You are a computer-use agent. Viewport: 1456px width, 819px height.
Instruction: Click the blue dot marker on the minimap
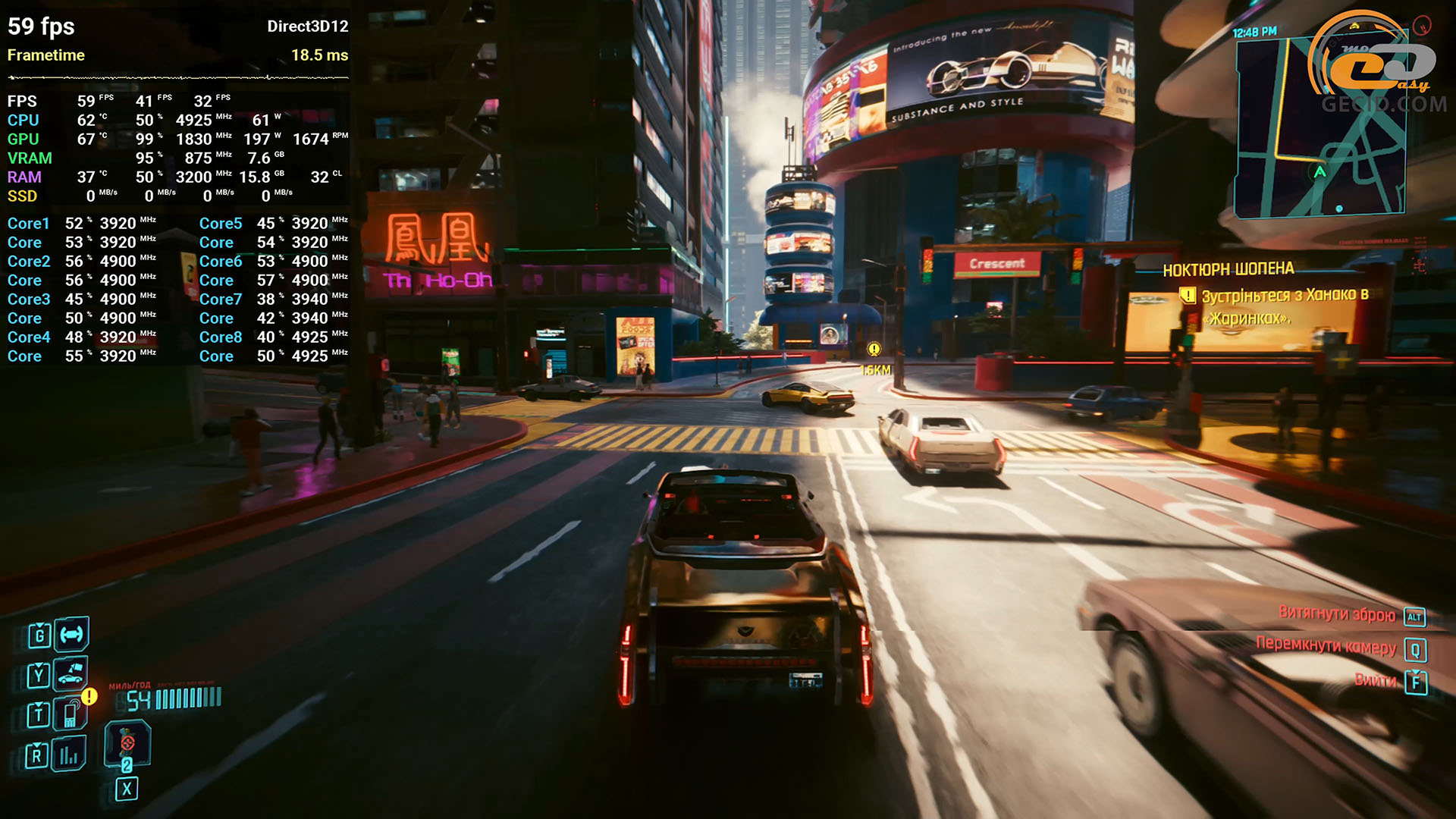pos(1339,209)
